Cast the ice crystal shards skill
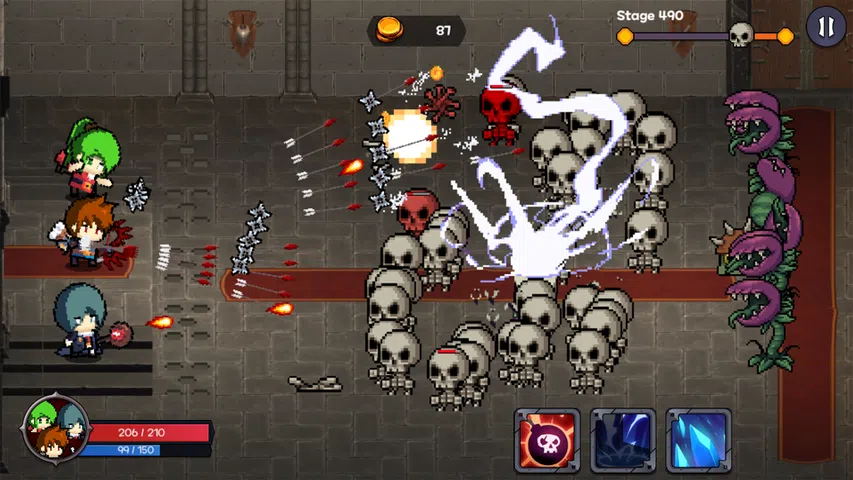853x480 pixels. (698, 440)
